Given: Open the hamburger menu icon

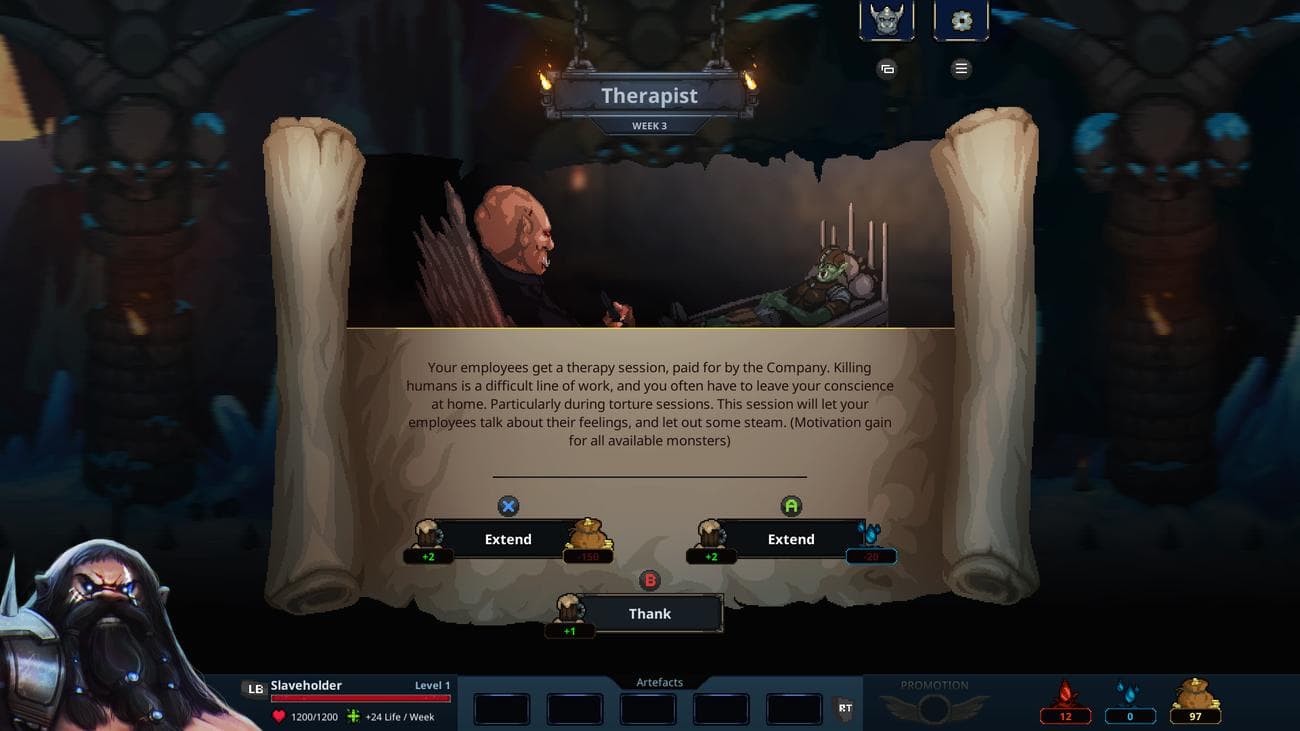Looking at the screenshot, I should (960, 68).
